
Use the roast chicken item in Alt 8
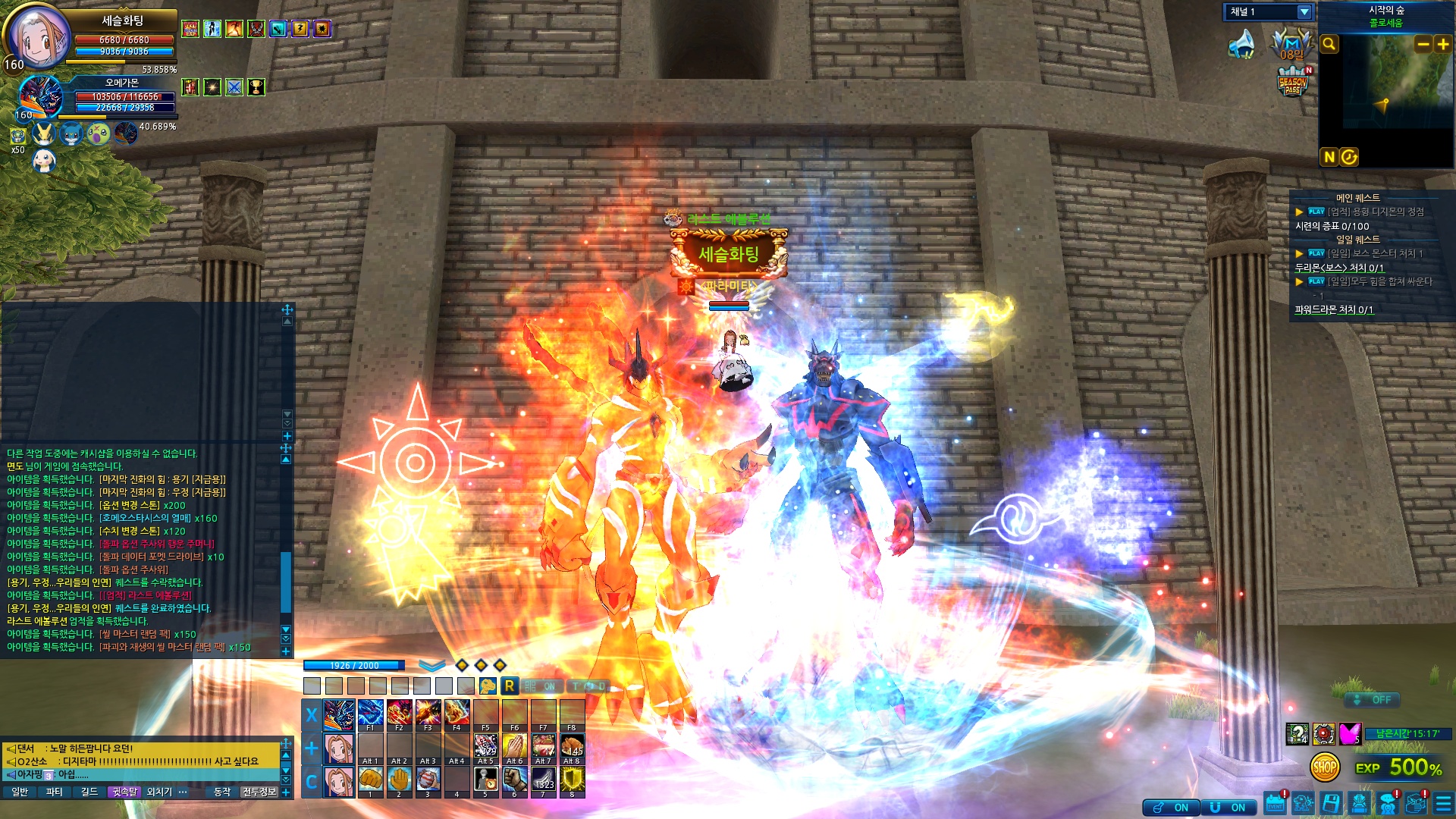point(572,746)
